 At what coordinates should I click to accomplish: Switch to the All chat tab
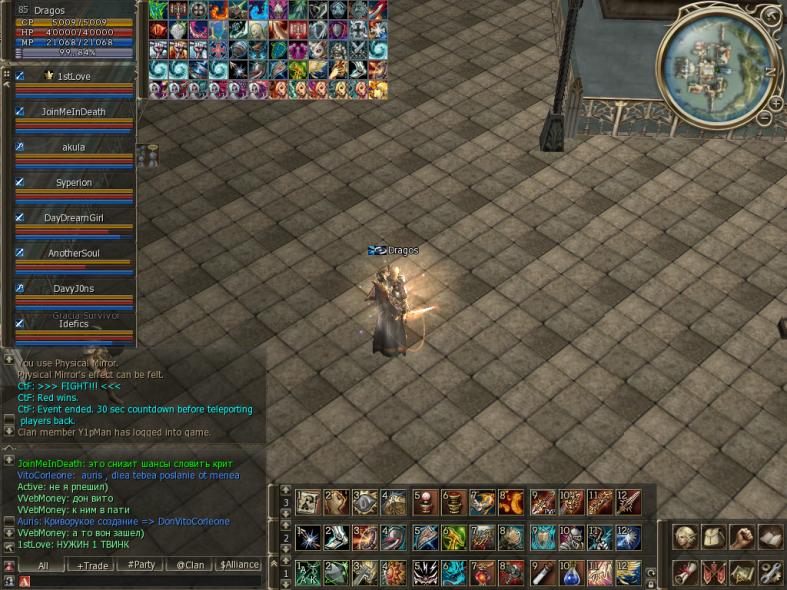(x=43, y=565)
